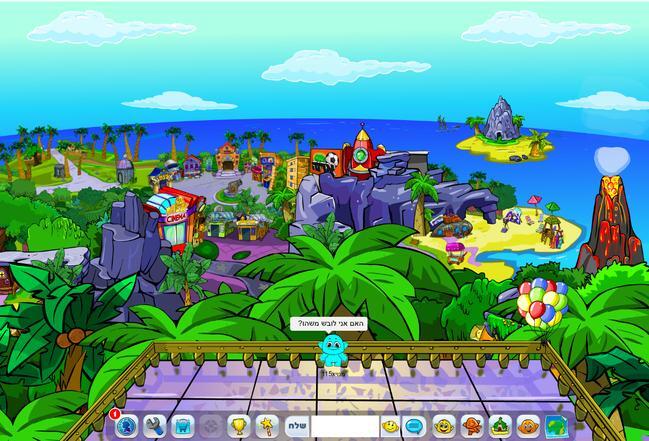This screenshot has height=441, width=649.
Task: Open the wrench settings icon
Action: click(x=154, y=427)
